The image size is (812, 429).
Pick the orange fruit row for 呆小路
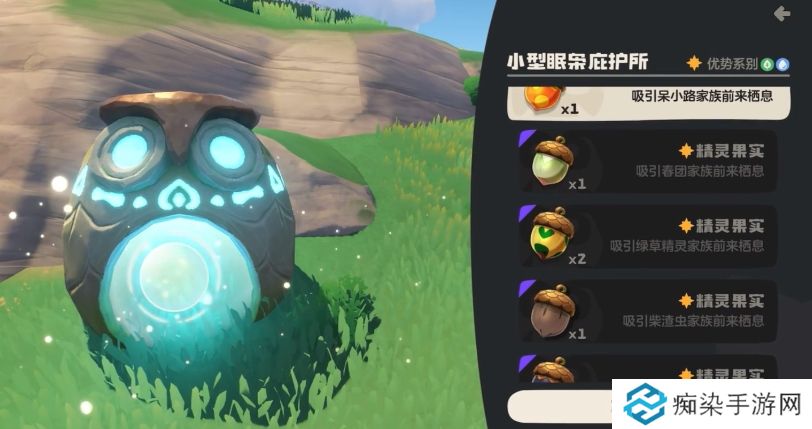[647, 100]
